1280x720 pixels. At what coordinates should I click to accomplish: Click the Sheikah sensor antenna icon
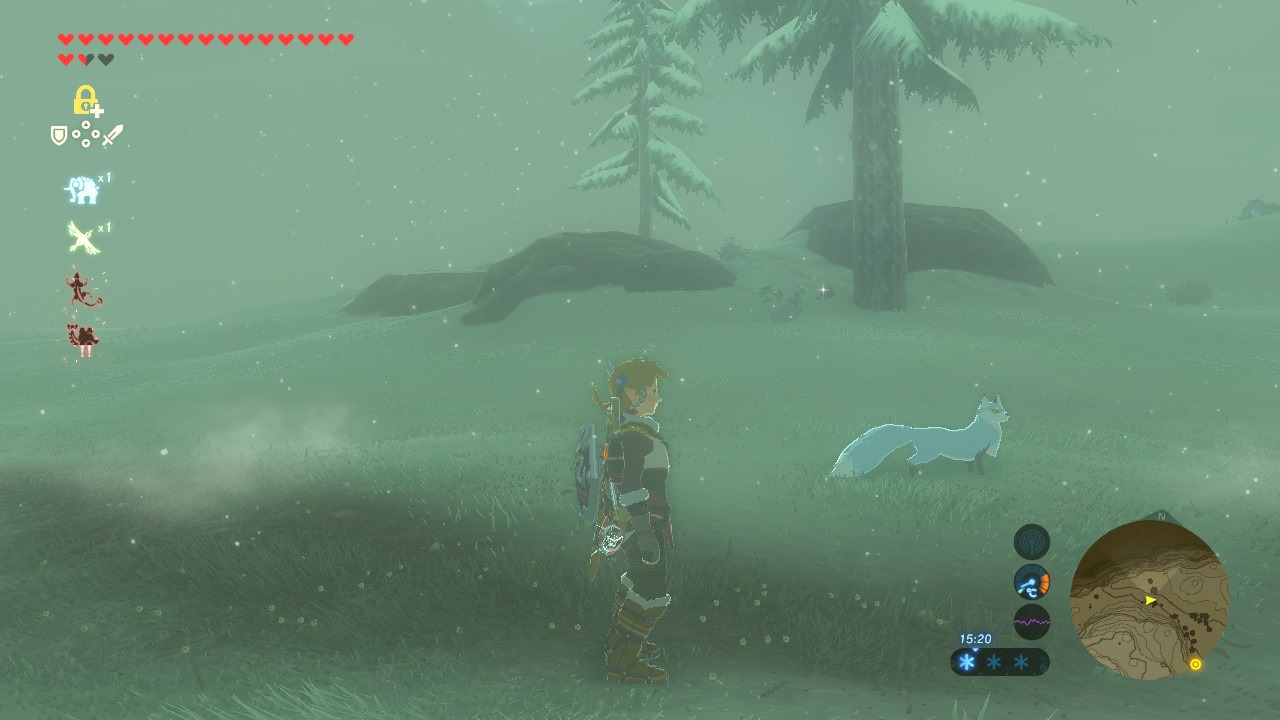[x=1031, y=542]
